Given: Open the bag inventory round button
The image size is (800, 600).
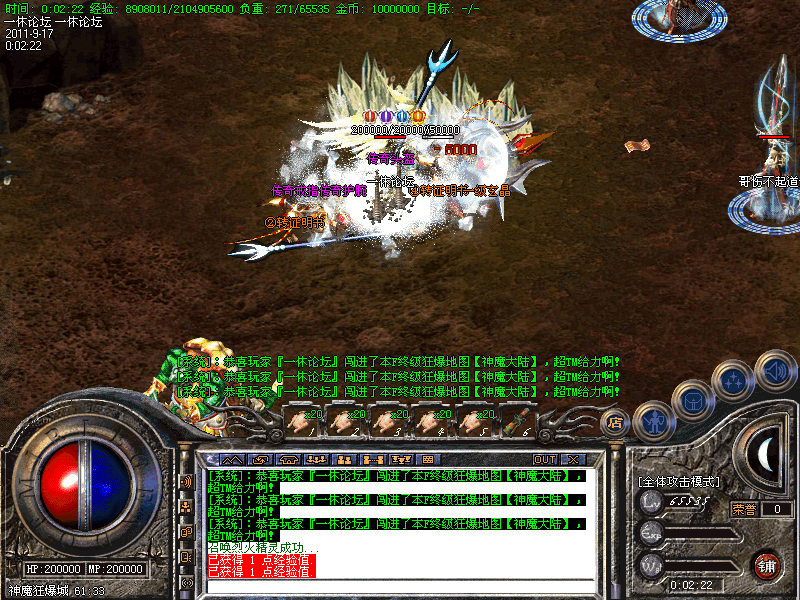Looking at the screenshot, I should click(x=692, y=401).
